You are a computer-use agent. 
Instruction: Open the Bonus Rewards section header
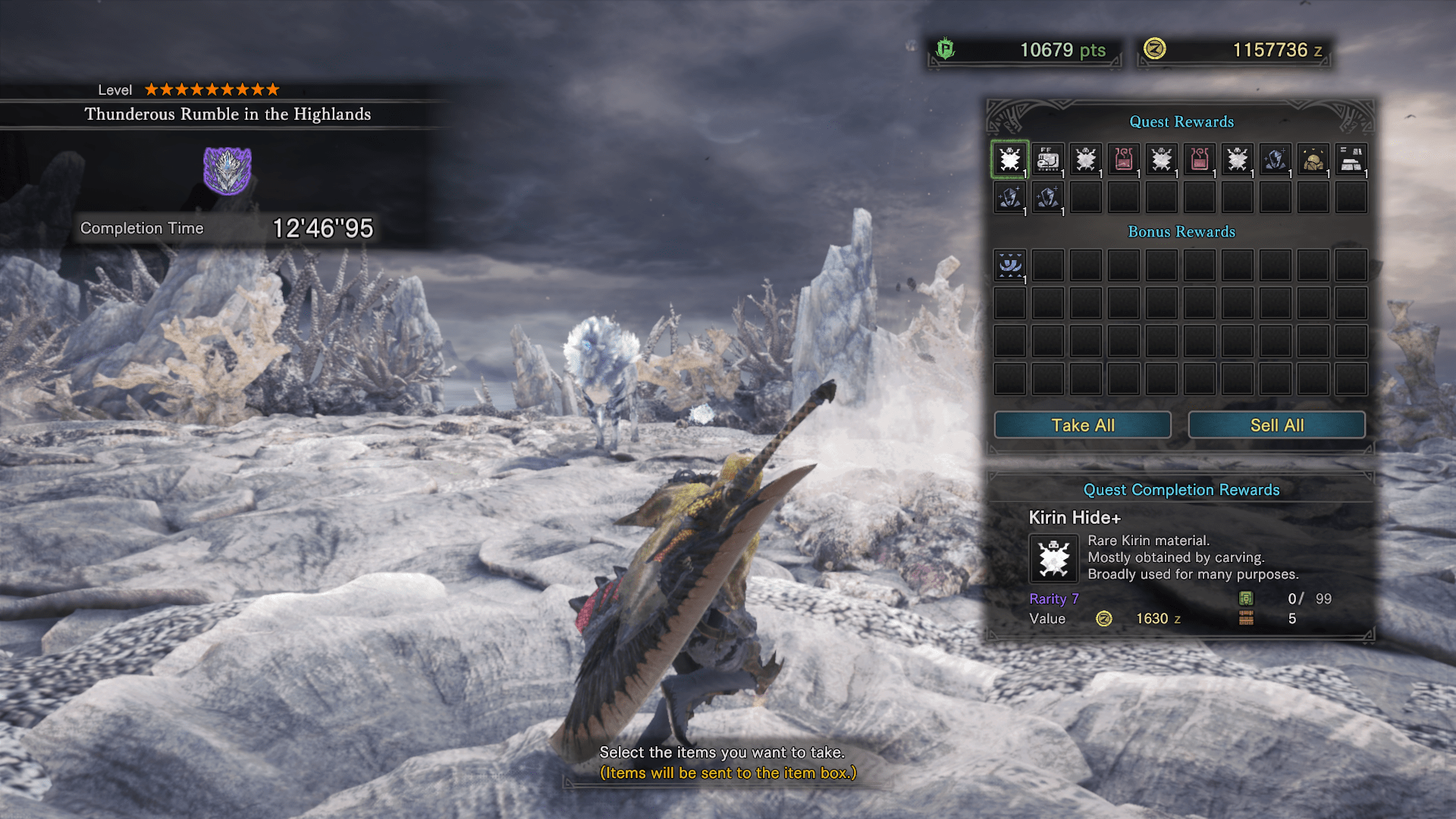coord(1180,232)
